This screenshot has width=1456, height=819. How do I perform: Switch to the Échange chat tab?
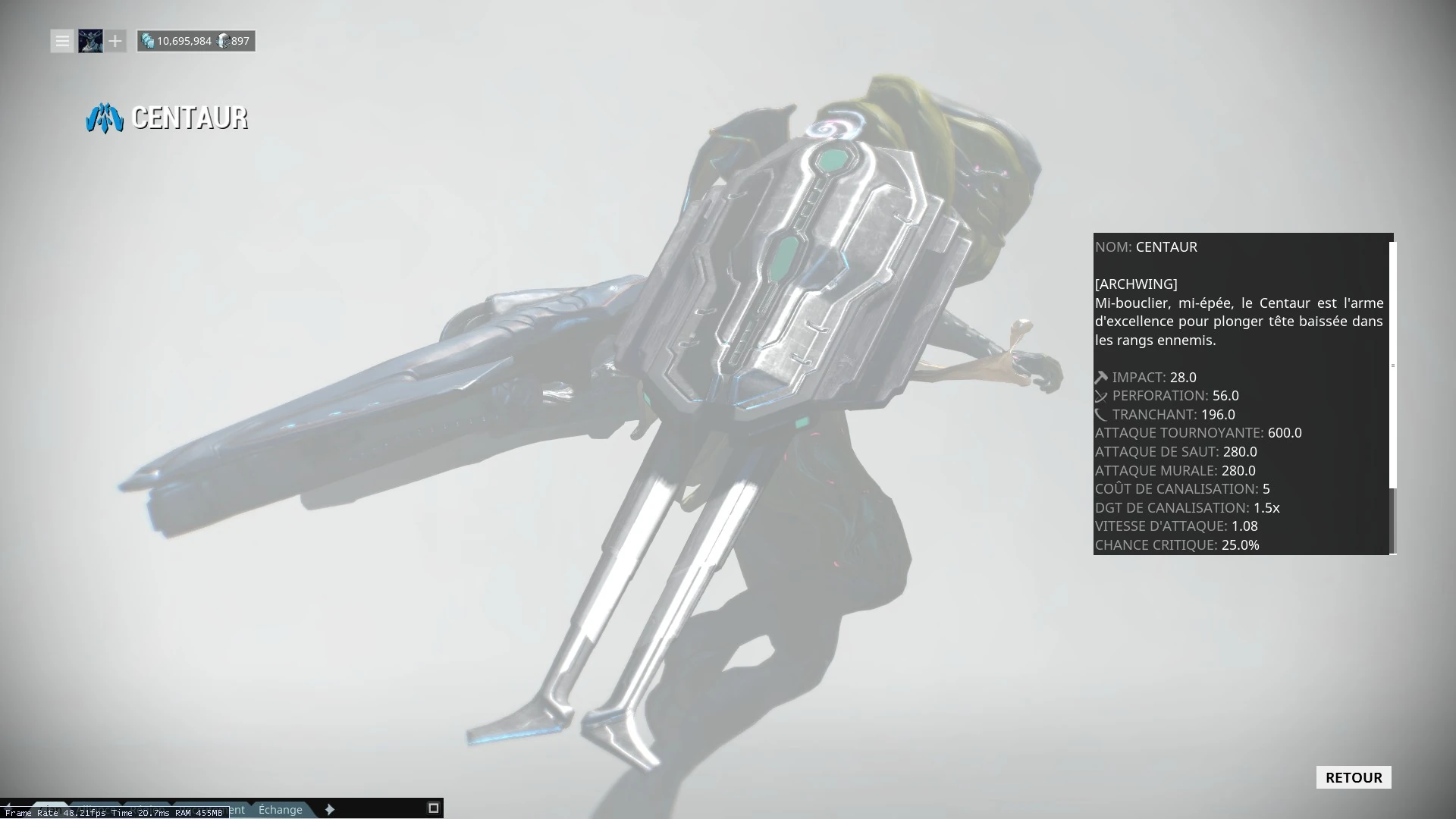pos(281,810)
